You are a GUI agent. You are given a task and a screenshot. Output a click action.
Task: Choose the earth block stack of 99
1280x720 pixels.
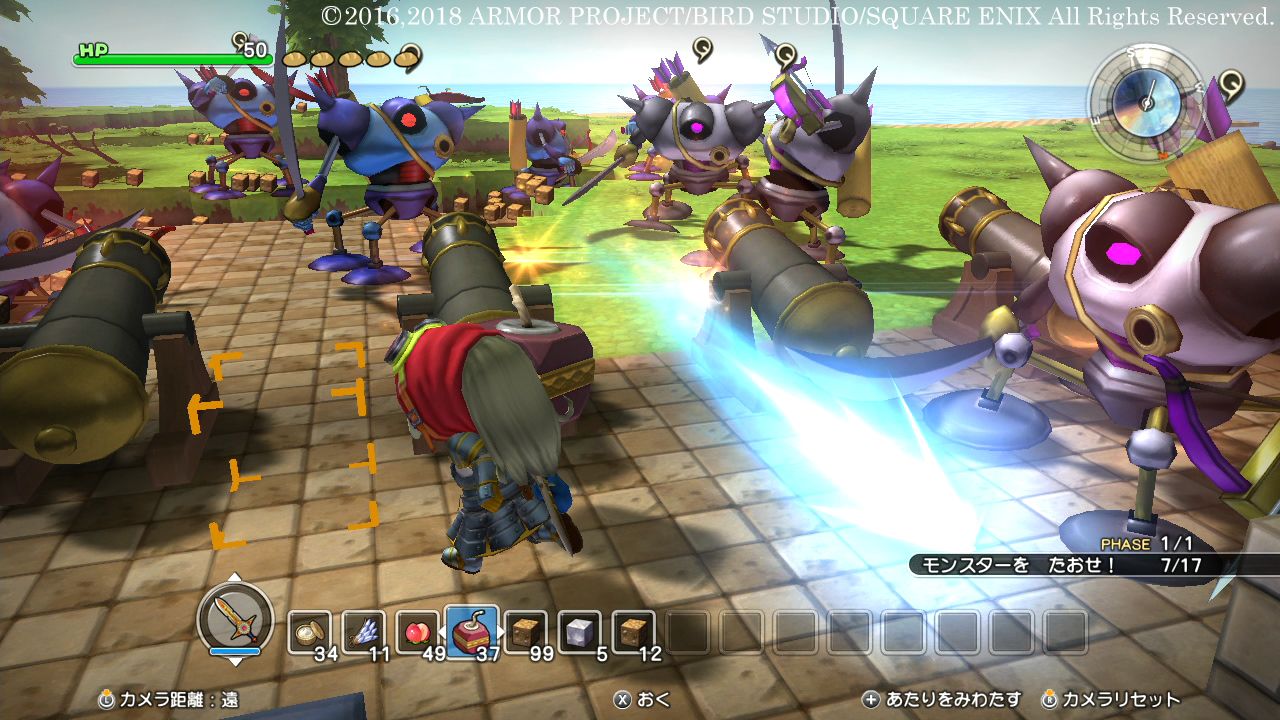[x=525, y=631]
